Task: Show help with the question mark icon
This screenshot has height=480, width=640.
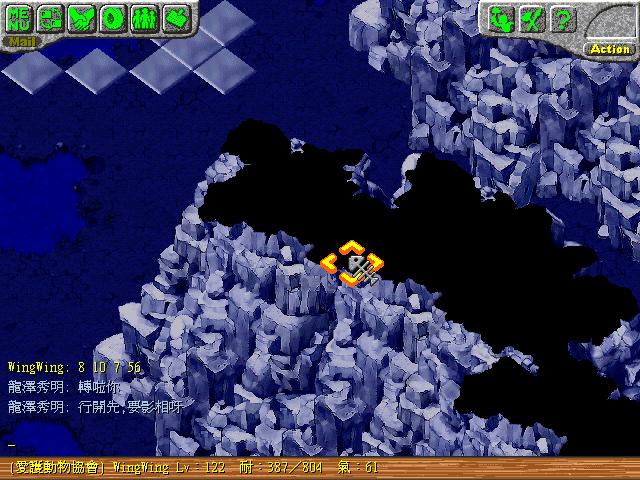Action: point(563,18)
